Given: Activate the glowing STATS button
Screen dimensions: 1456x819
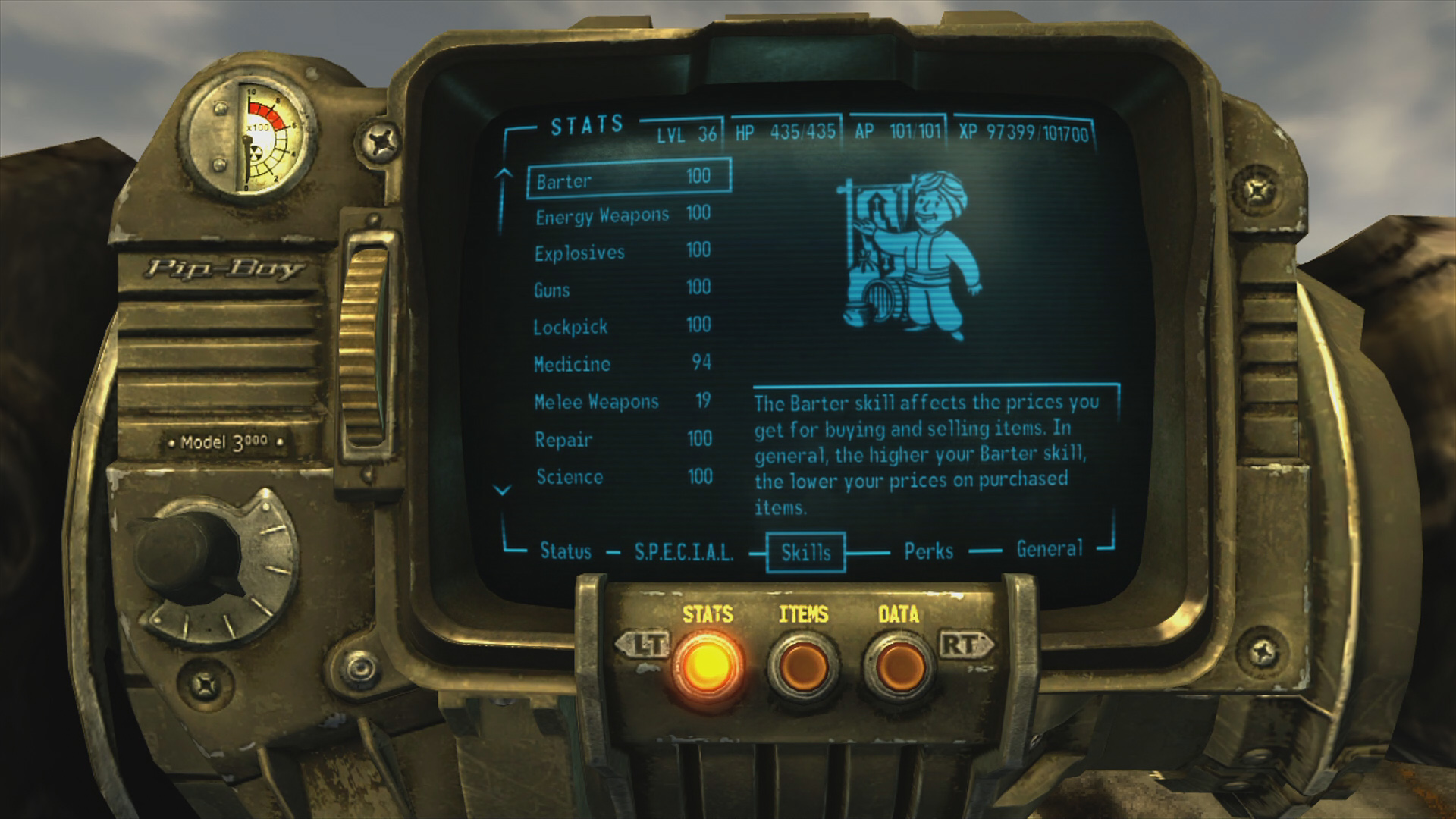Looking at the screenshot, I should click(x=707, y=664).
